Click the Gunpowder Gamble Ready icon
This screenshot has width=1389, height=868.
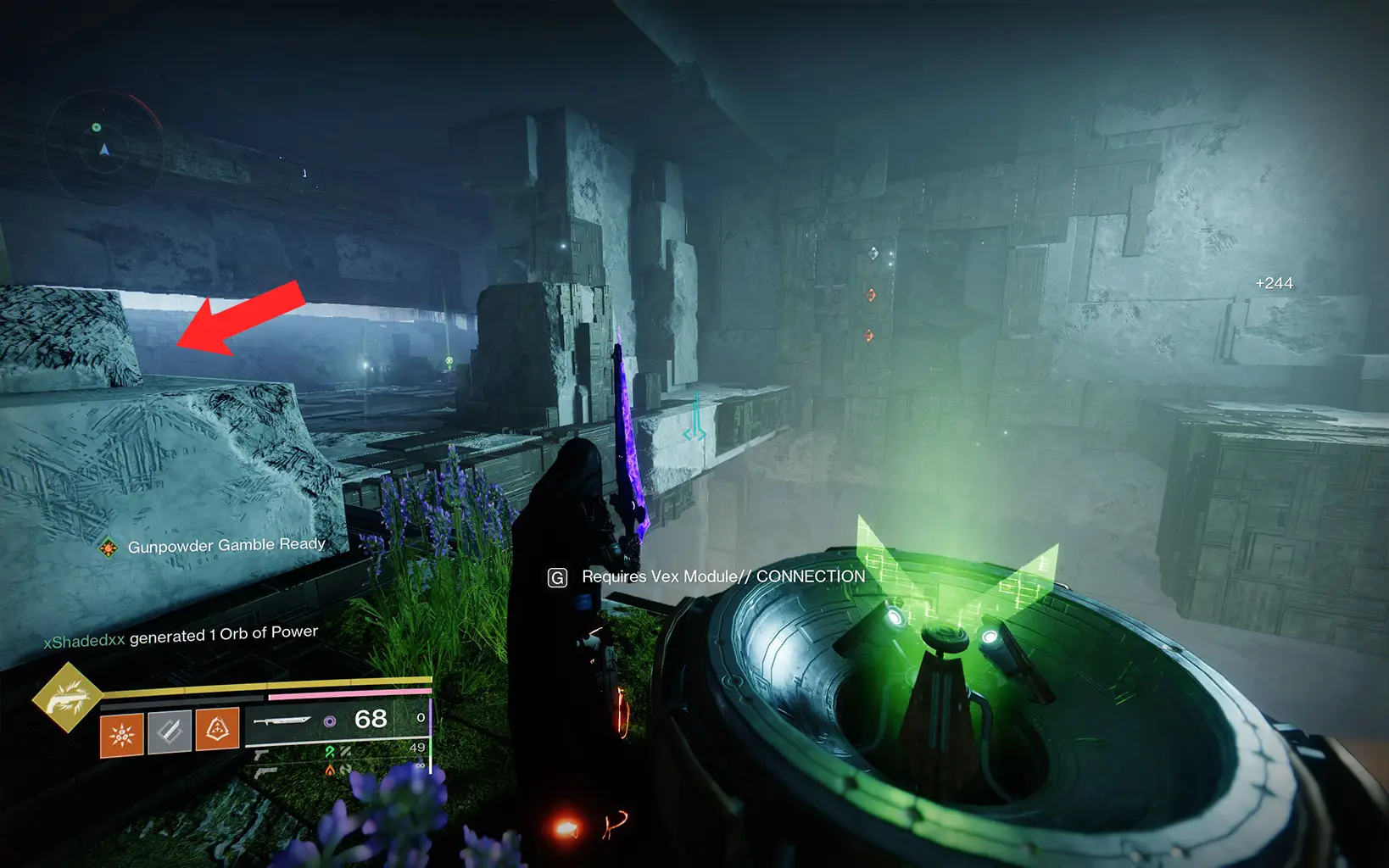109,548
